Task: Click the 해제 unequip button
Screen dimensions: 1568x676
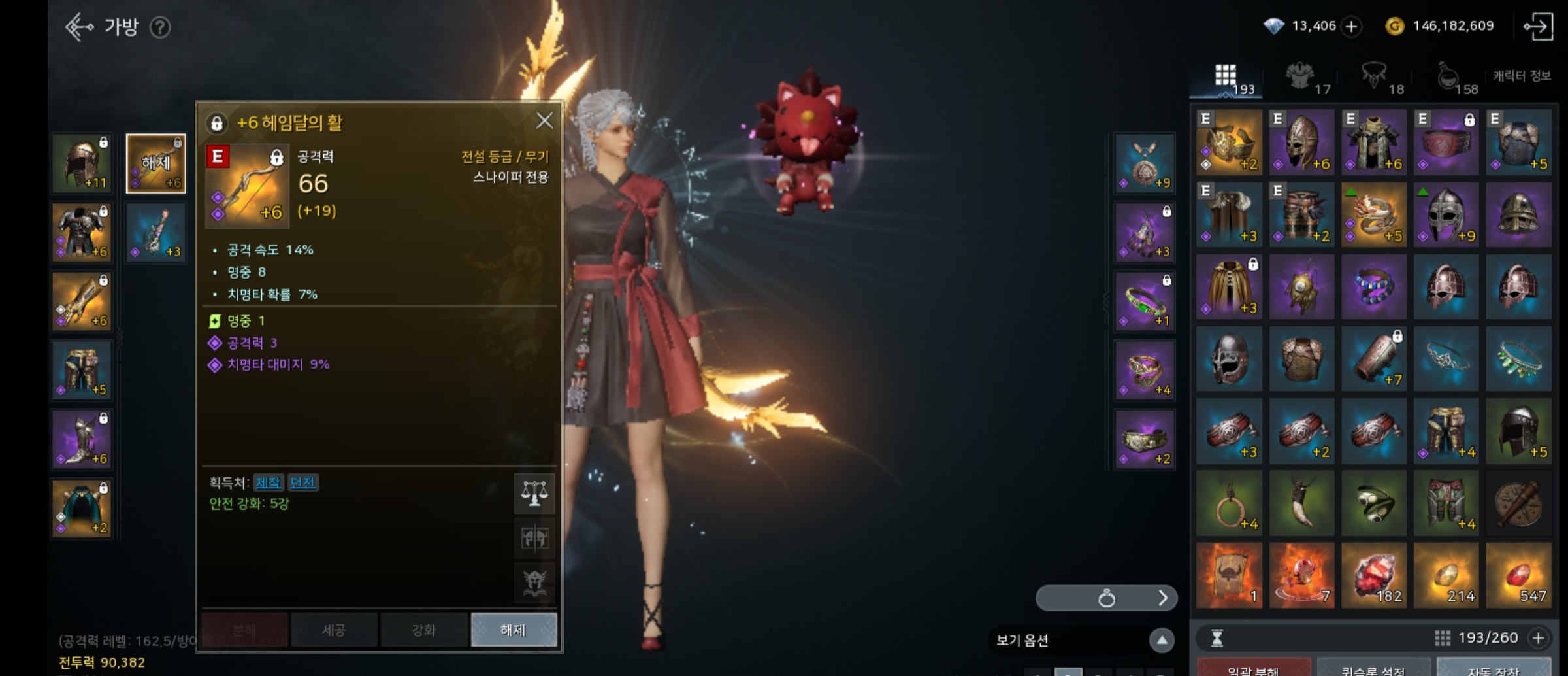Action: pos(514,630)
